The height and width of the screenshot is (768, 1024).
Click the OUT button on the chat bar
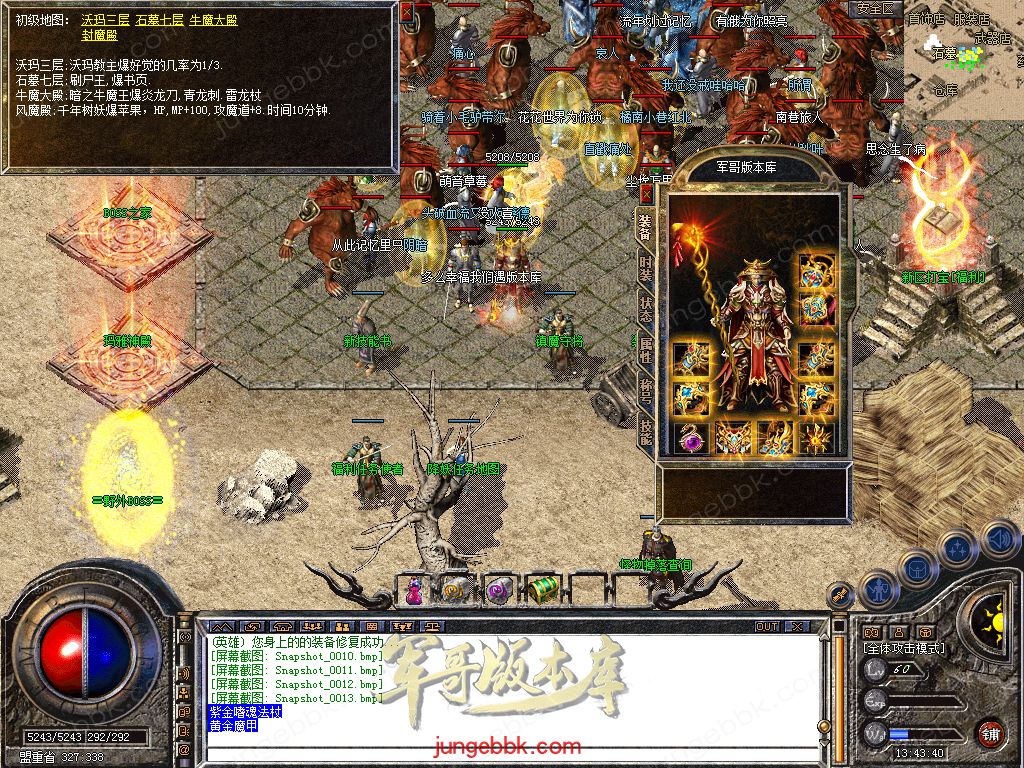click(767, 626)
